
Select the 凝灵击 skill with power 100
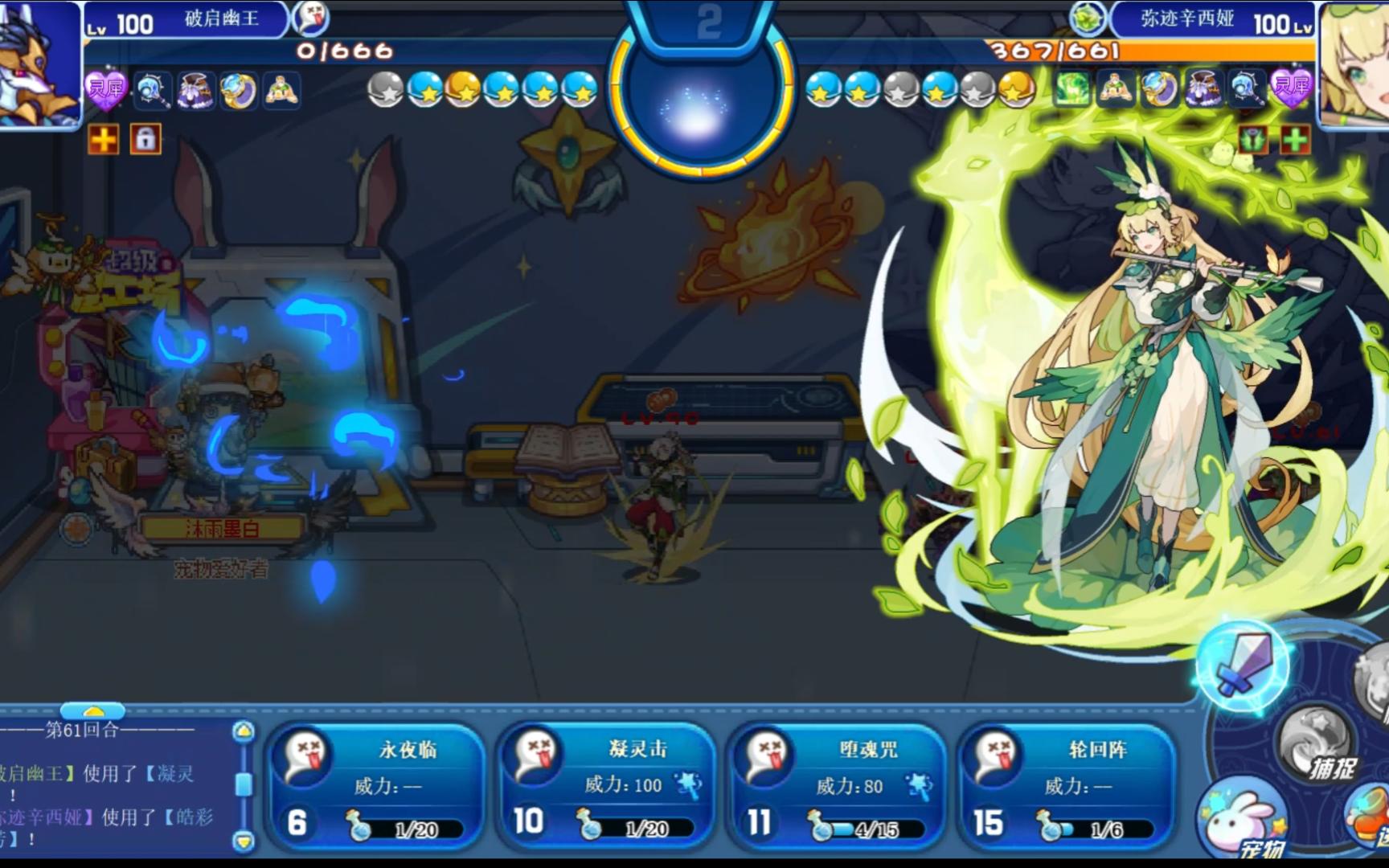click(x=606, y=786)
